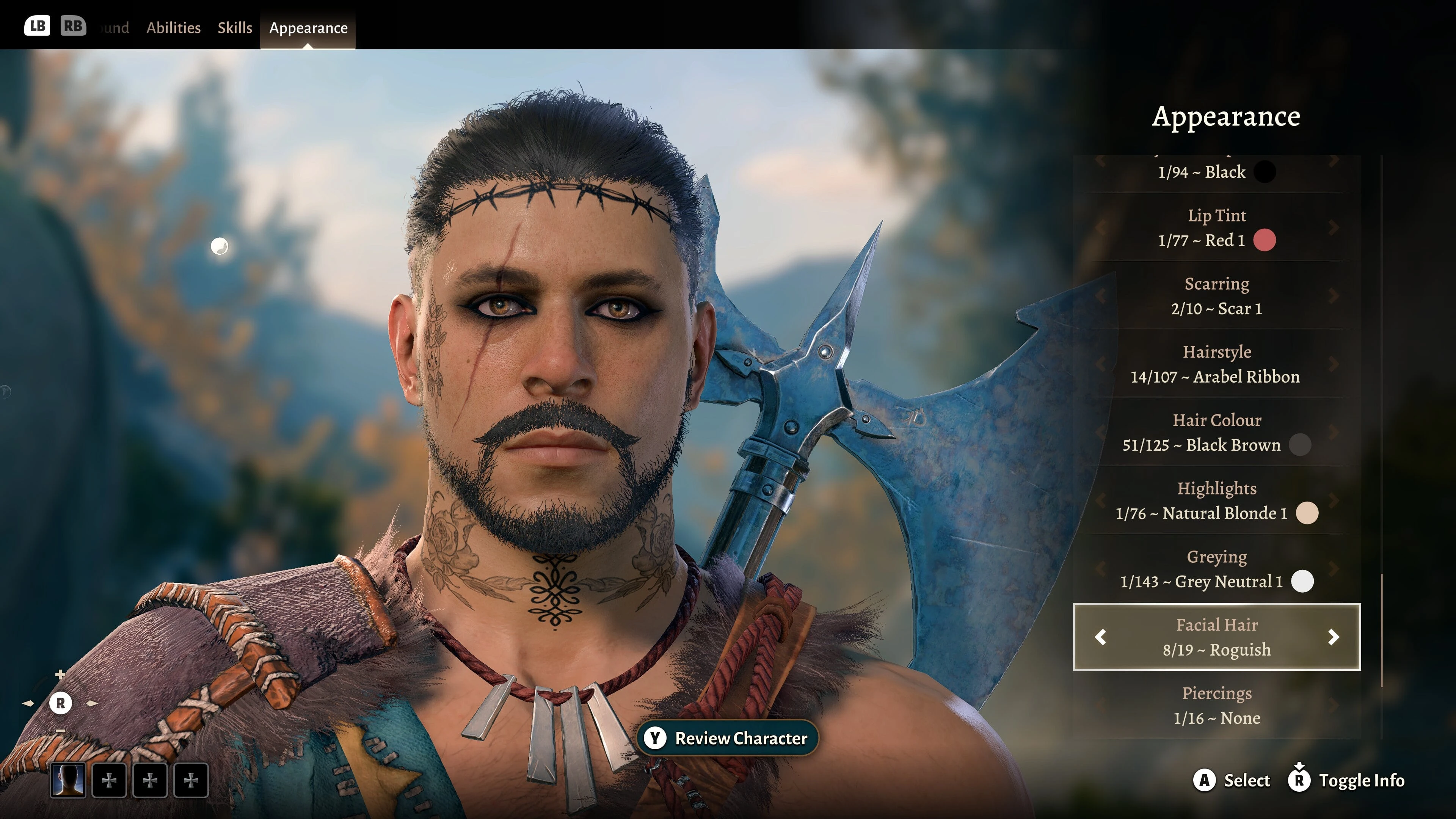
Task: Click next arrow for Facial Hair
Action: pyautogui.click(x=1334, y=637)
